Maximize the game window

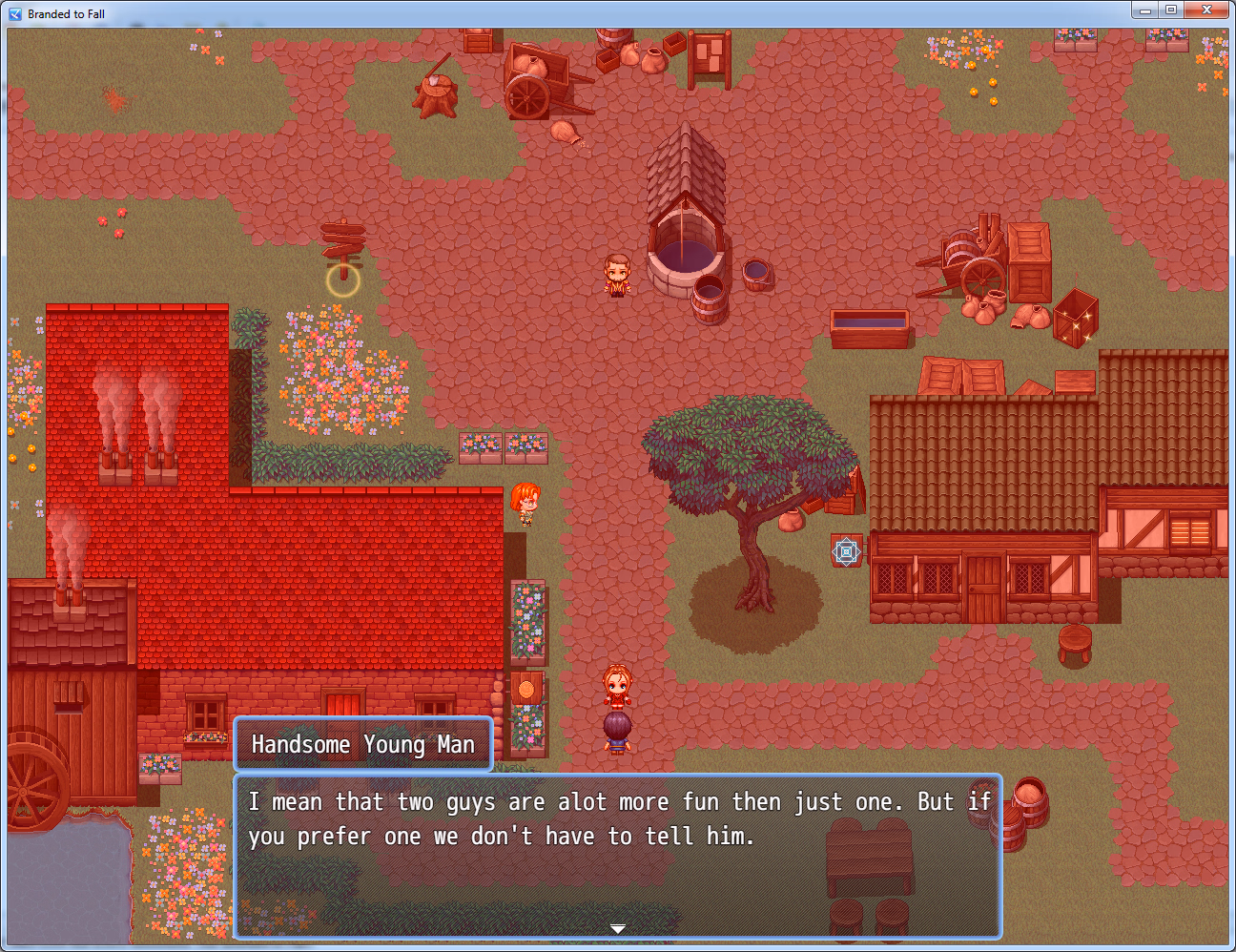(1171, 10)
